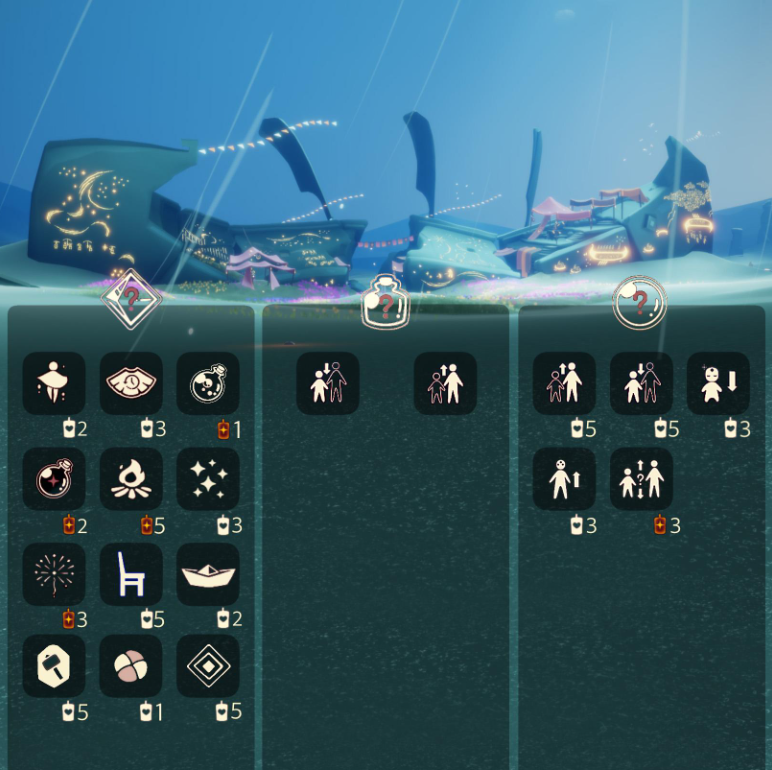Choose the single tall figure up-arrow spell
Viewport: 772px width, 770px height.
pyautogui.click(x=564, y=479)
